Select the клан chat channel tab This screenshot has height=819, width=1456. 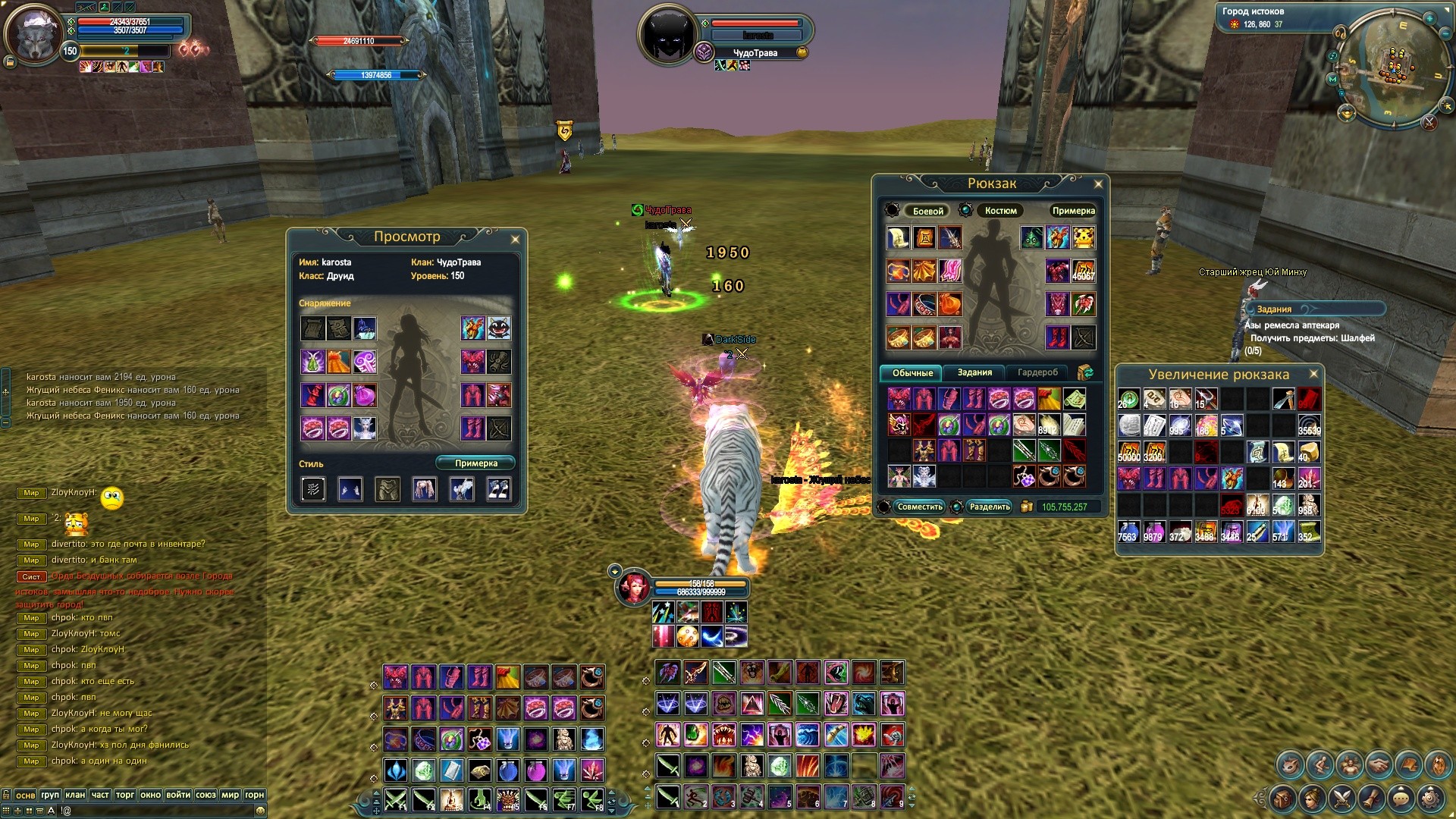[x=75, y=795]
